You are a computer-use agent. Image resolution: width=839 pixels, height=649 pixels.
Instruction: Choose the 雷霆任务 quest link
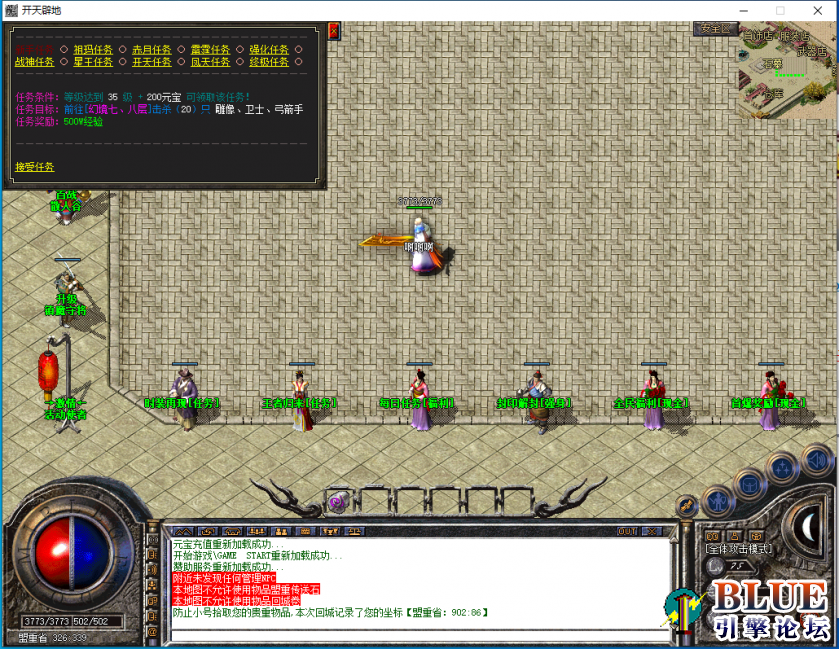[x=210, y=48]
